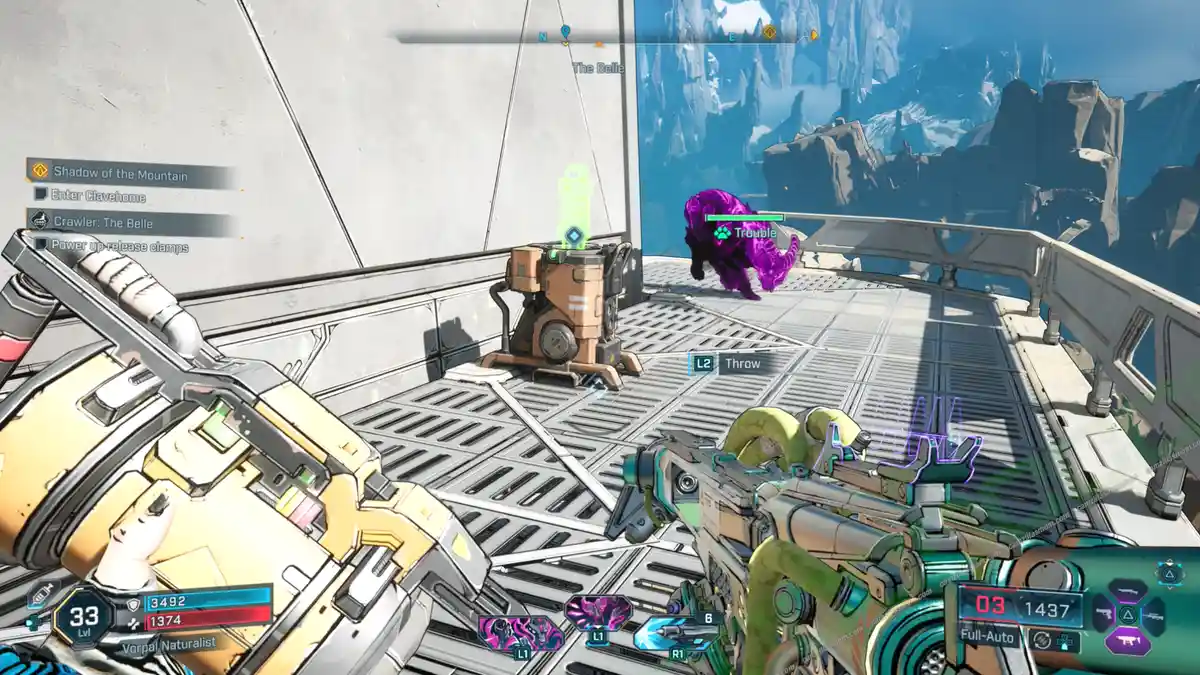Activate the purple pet command skill icon

click(x=597, y=610)
